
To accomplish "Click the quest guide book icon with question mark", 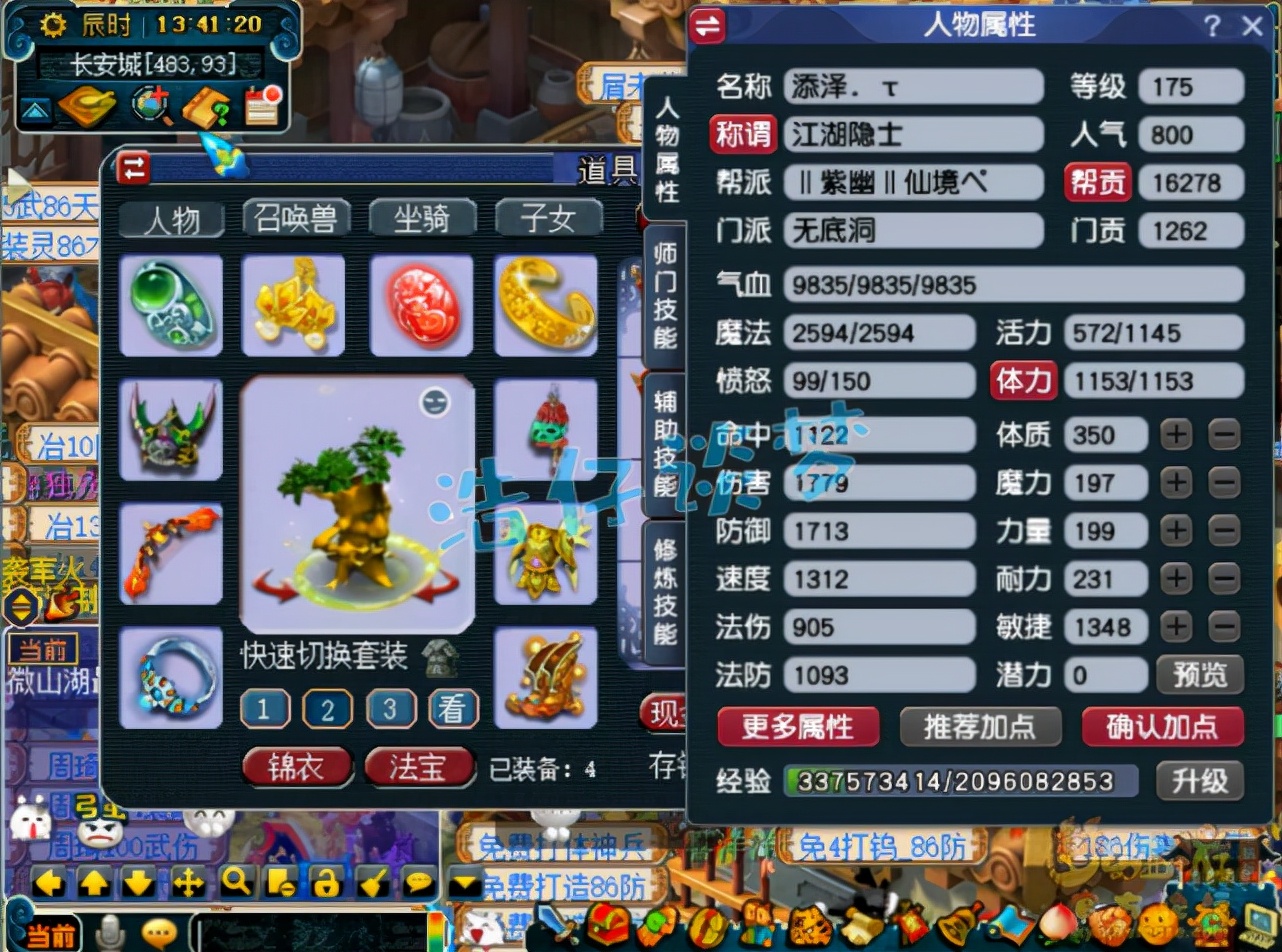I will coord(205,107).
